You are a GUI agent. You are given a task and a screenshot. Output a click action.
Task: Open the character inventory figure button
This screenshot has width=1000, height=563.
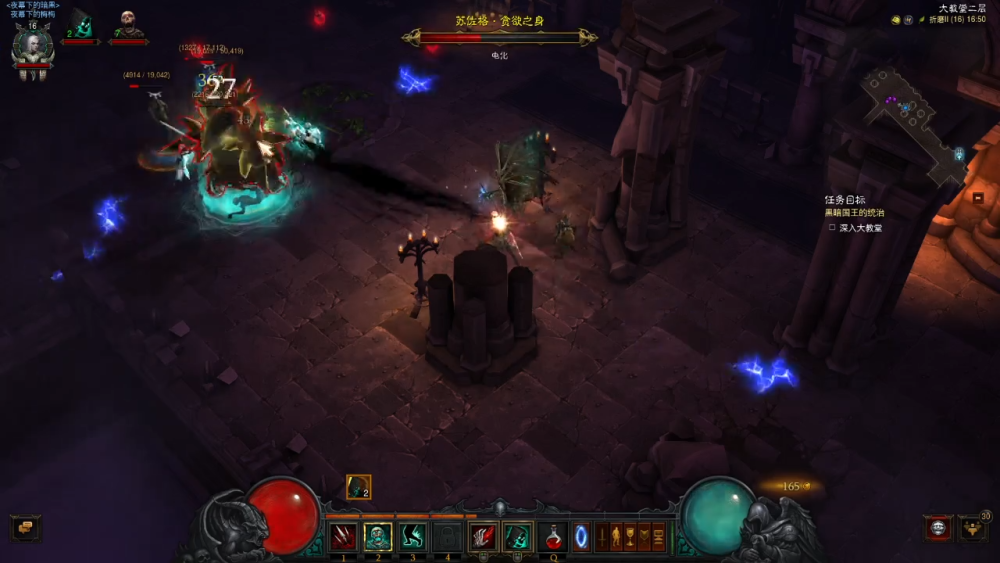[616, 537]
